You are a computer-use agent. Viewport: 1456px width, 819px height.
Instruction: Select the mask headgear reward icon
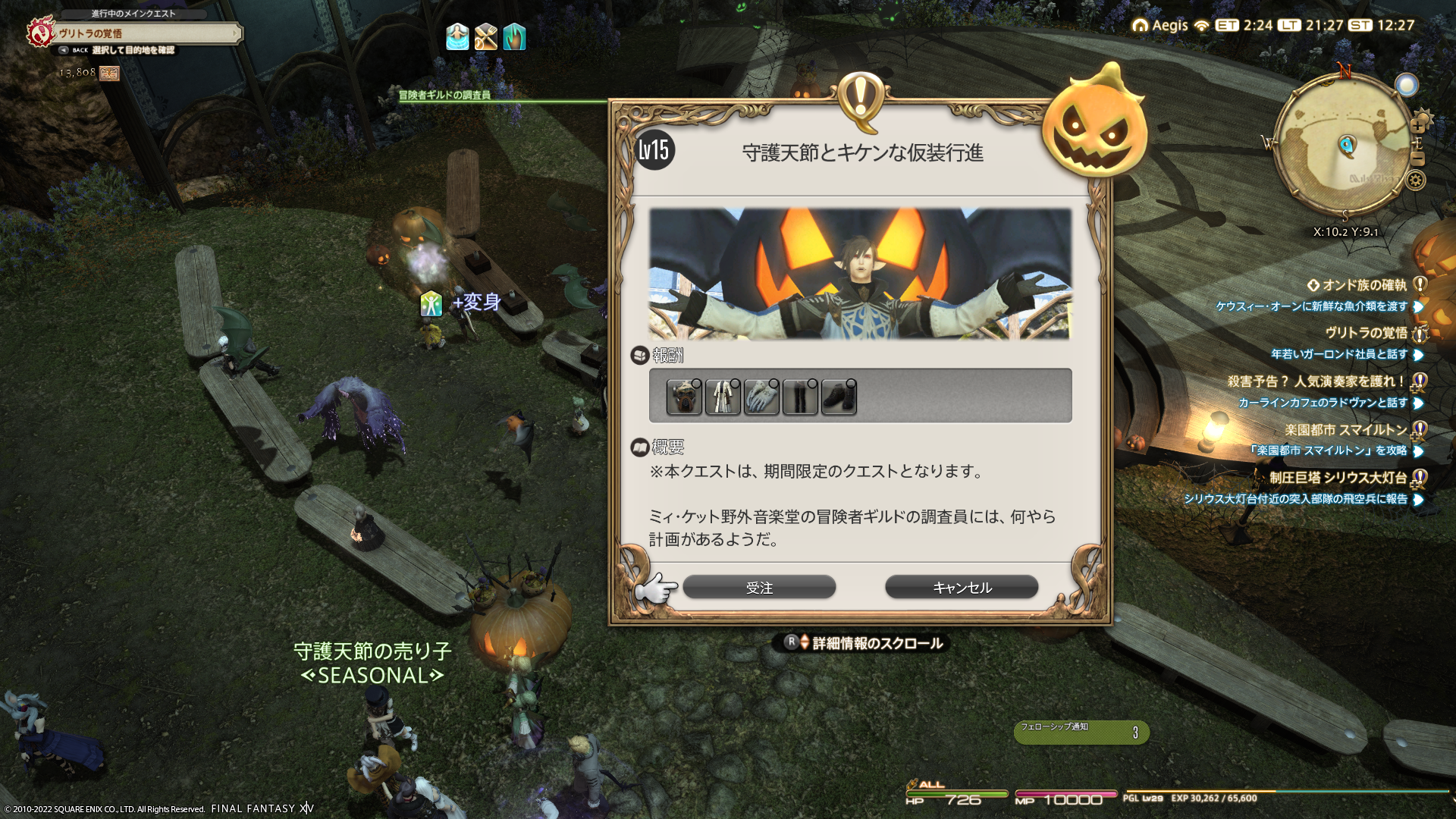(x=684, y=397)
